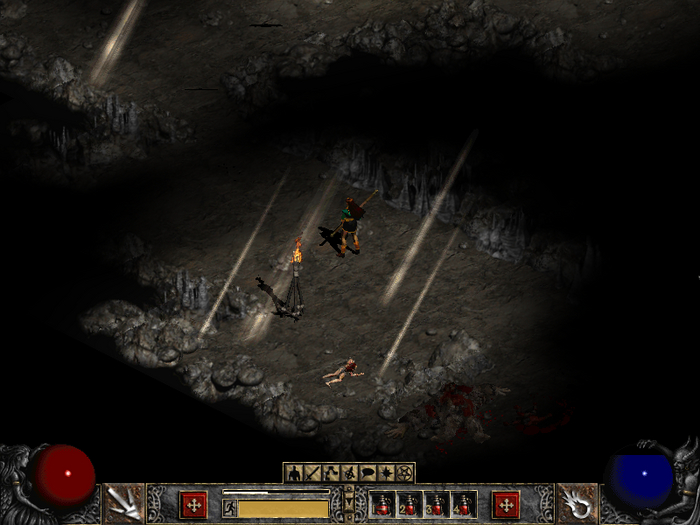The image size is (700, 525).
Task: Use the healing potion in belt slot 2
Action: pyautogui.click(x=410, y=505)
